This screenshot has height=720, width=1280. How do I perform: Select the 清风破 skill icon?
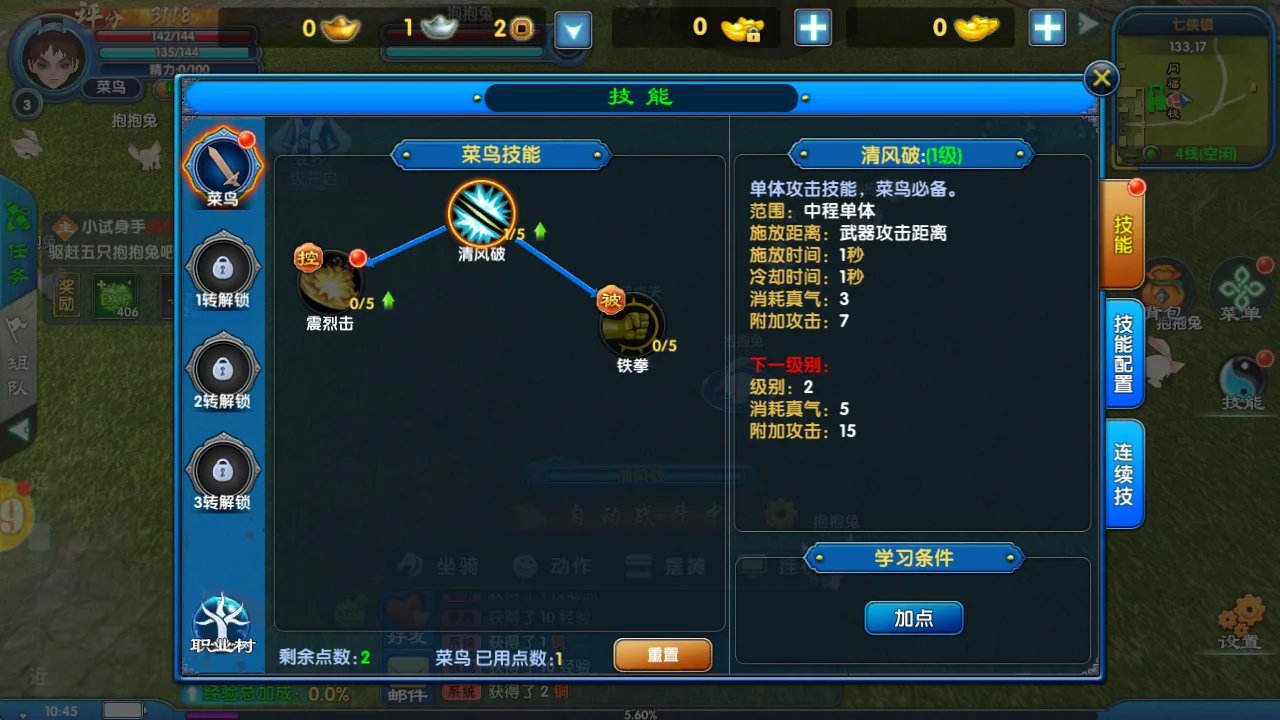[481, 212]
